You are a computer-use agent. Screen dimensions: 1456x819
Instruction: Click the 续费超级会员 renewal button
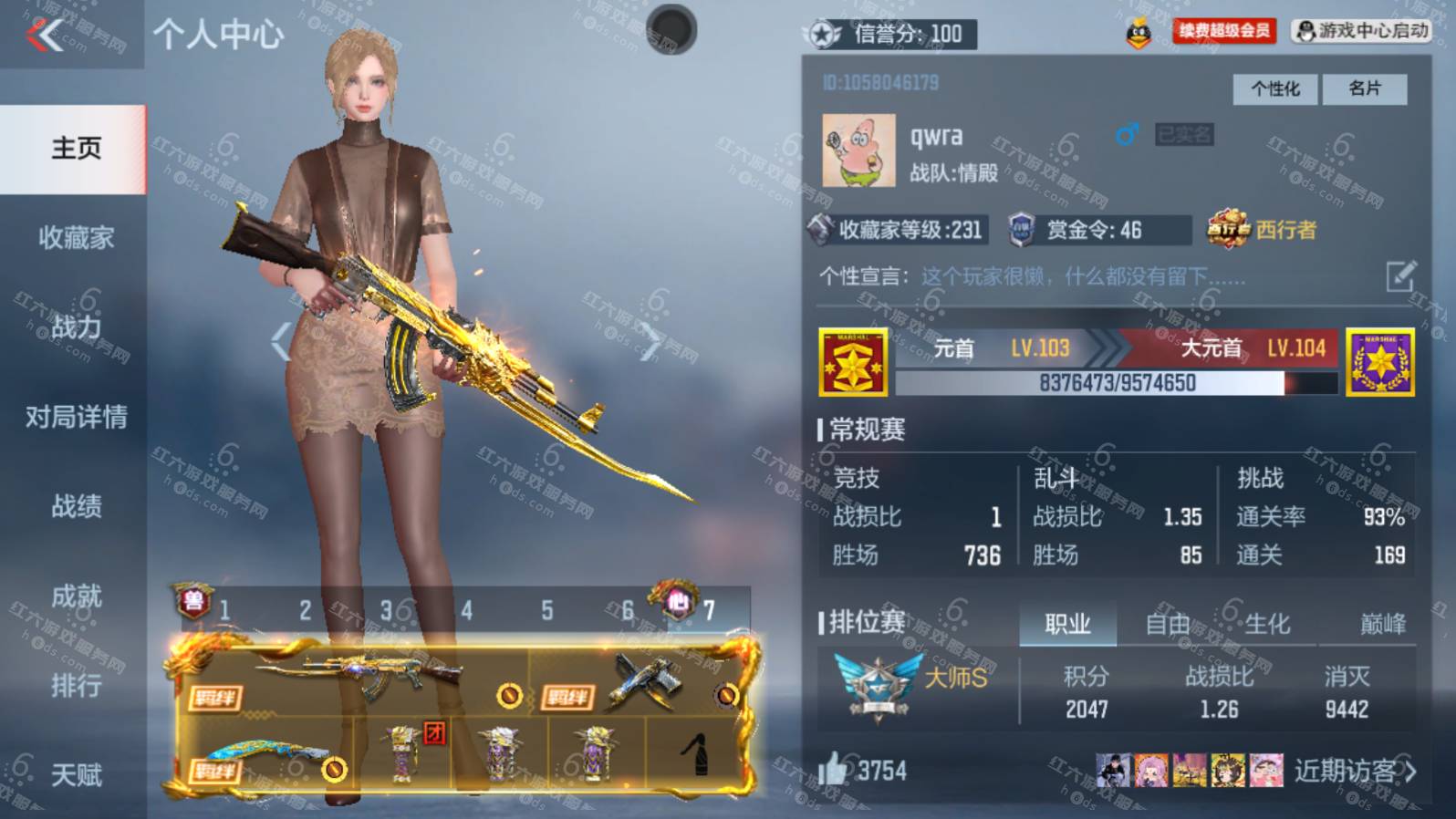1223,32
